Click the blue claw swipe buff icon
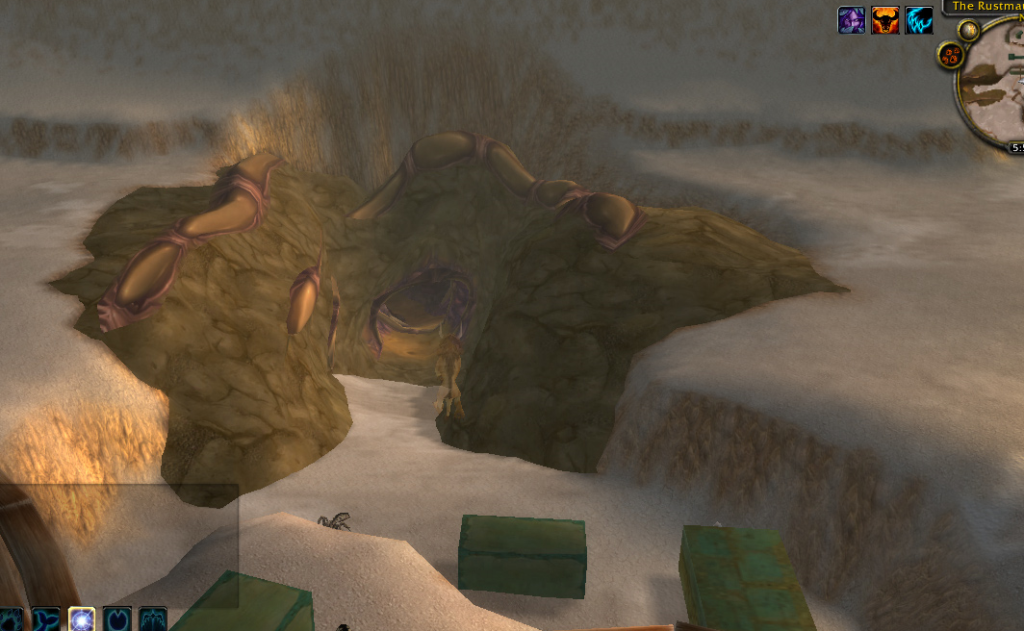This screenshot has width=1024, height=631. click(919, 20)
